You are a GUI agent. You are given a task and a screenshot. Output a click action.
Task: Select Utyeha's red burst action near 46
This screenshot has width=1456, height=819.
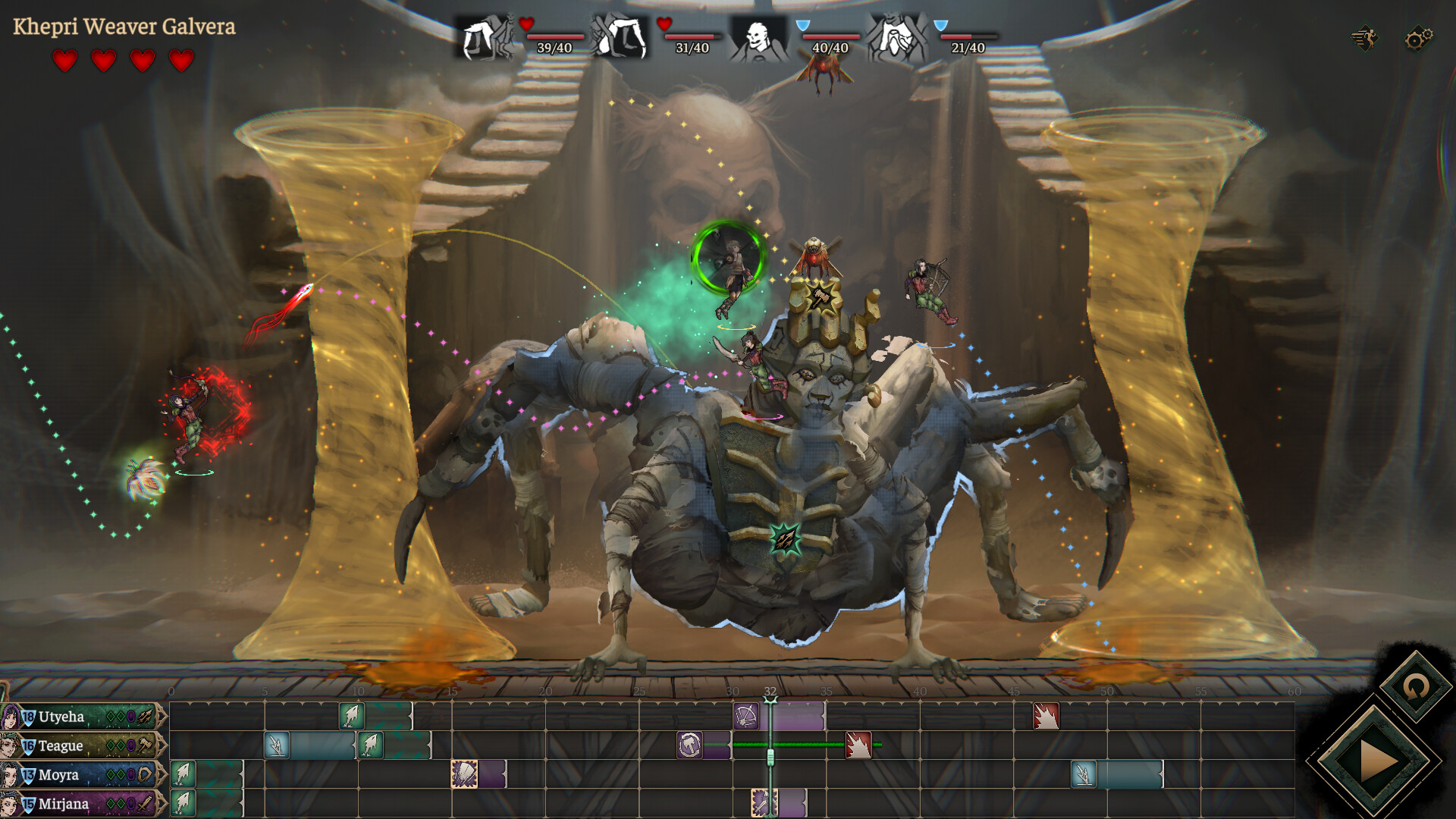pyautogui.click(x=1046, y=716)
